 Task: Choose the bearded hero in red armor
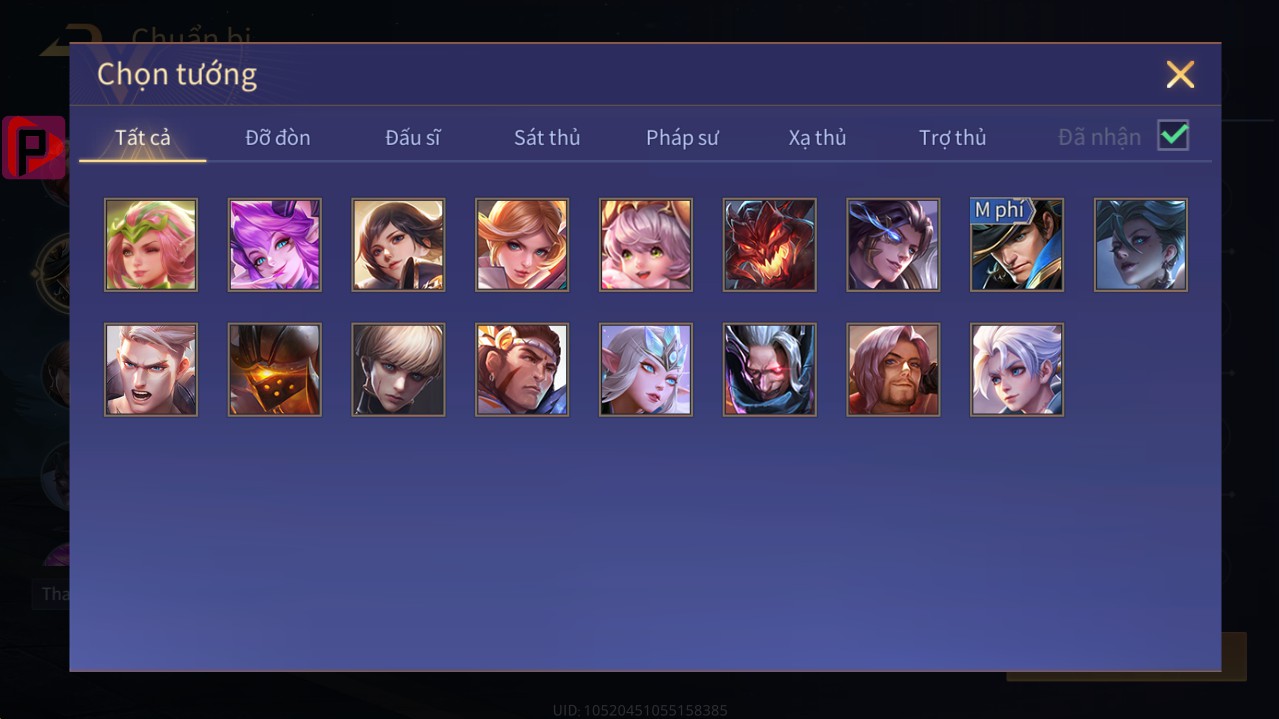[x=893, y=370]
